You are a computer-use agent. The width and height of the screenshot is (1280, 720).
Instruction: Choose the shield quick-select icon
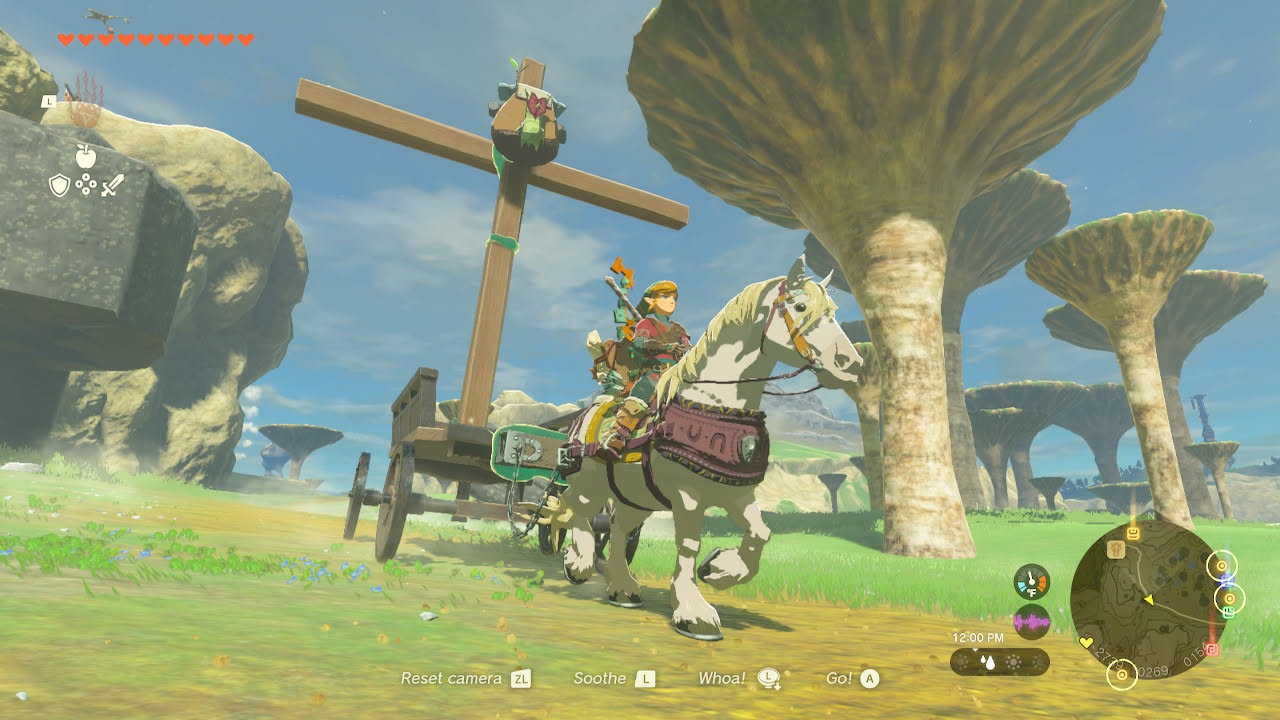pos(60,185)
